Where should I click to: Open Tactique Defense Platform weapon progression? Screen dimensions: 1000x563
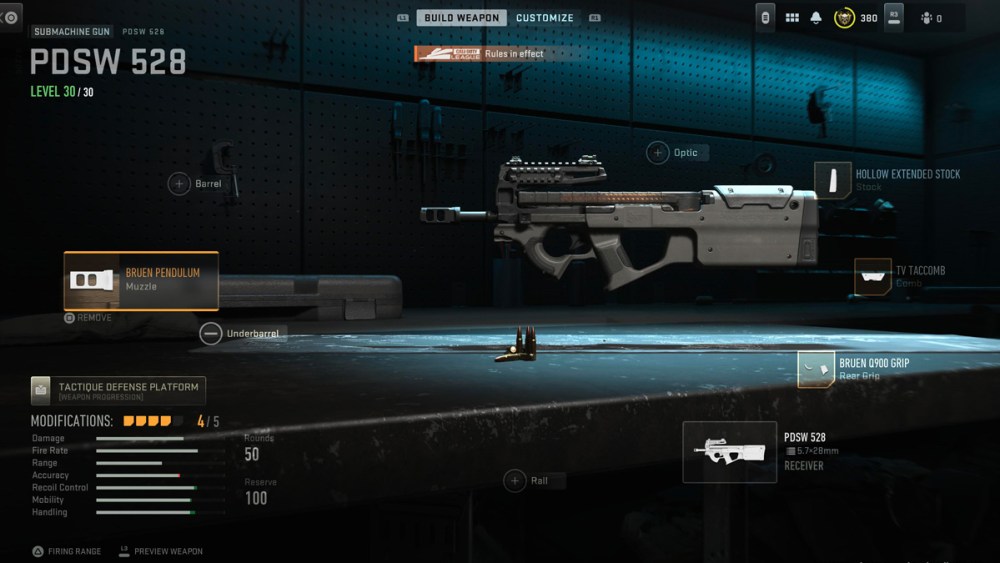point(118,390)
